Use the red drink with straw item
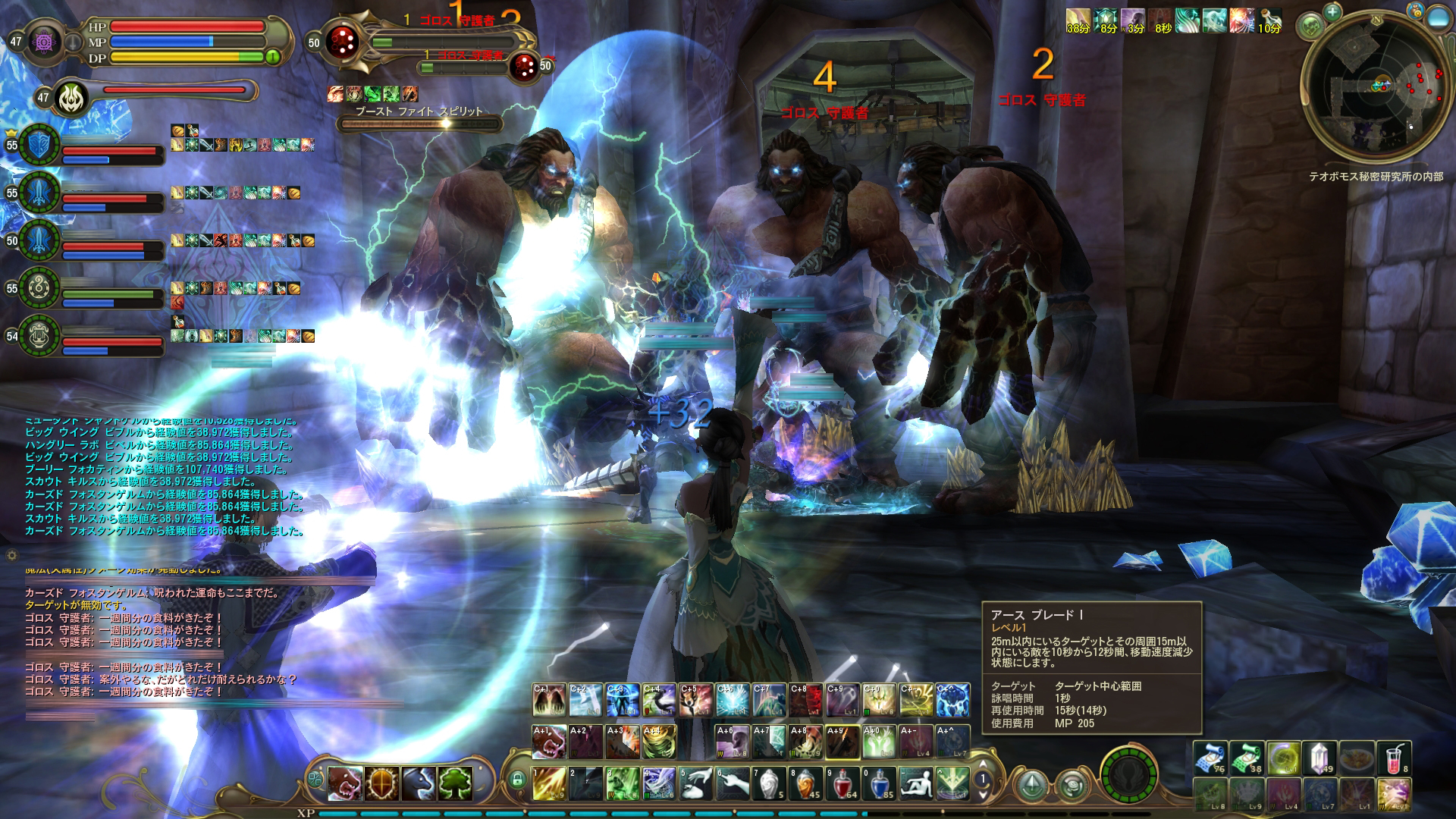The image size is (1456, 819). pyautogui.click(x=1393, y=758)
